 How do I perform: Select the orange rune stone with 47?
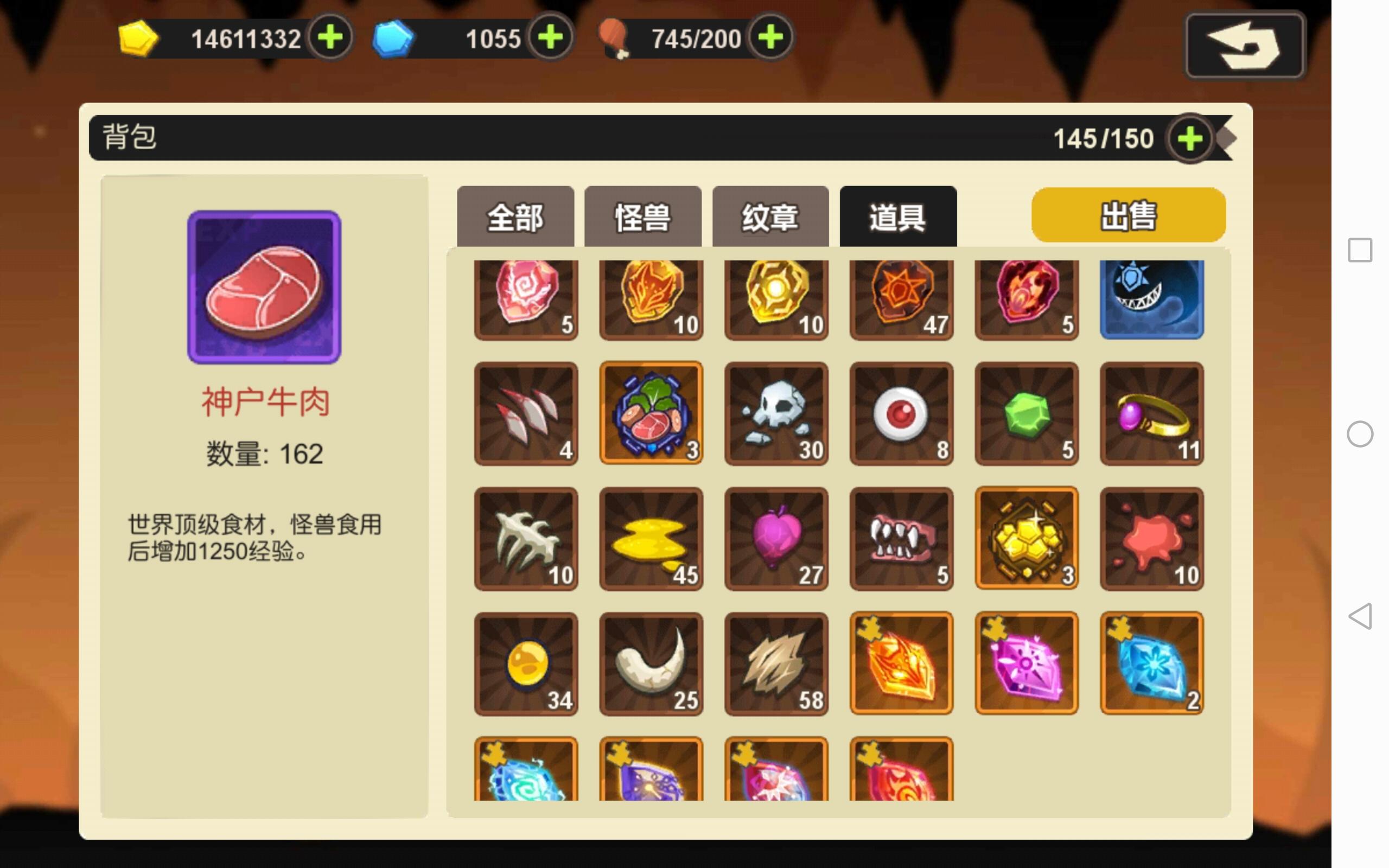tap(900, 297)
